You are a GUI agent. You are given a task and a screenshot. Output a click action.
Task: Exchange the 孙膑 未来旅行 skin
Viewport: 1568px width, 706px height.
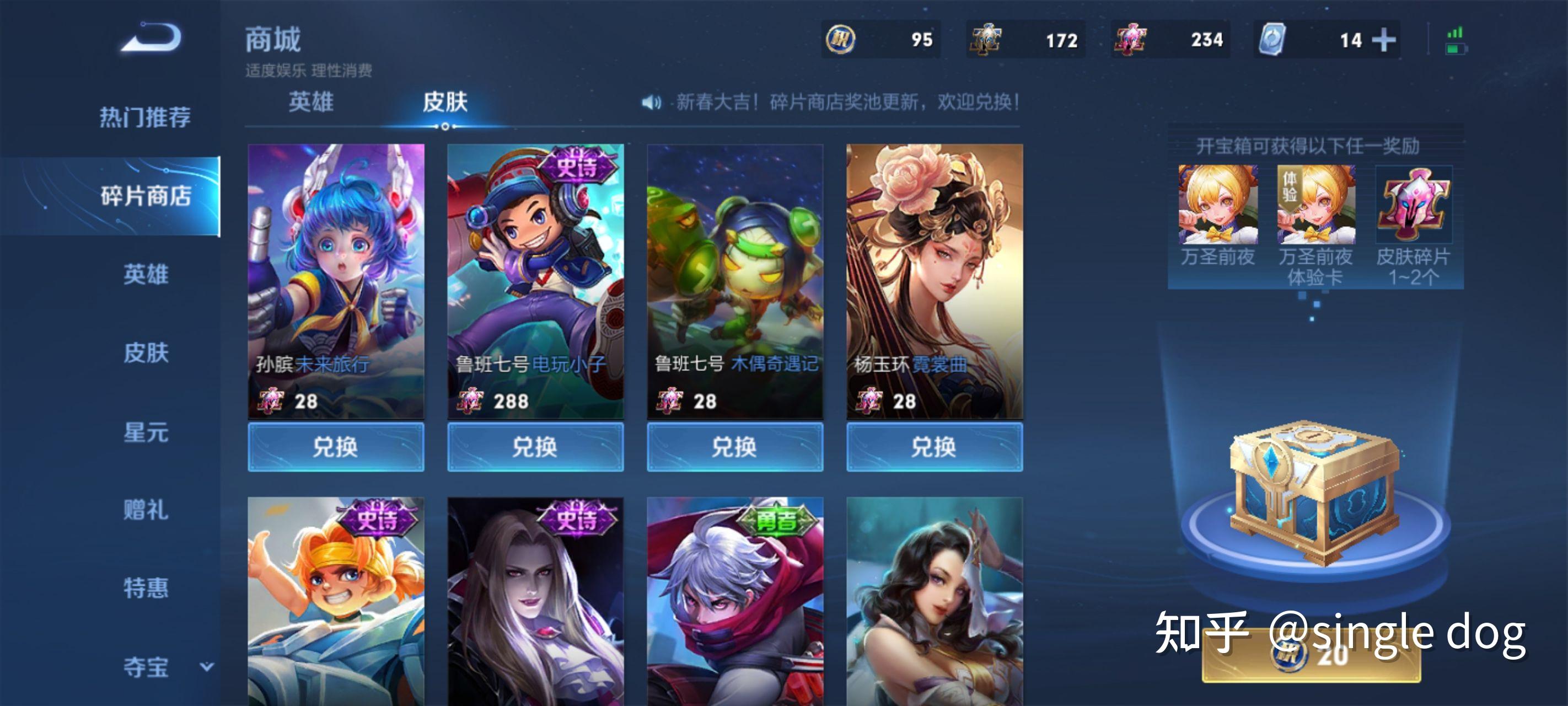point(335,447)
